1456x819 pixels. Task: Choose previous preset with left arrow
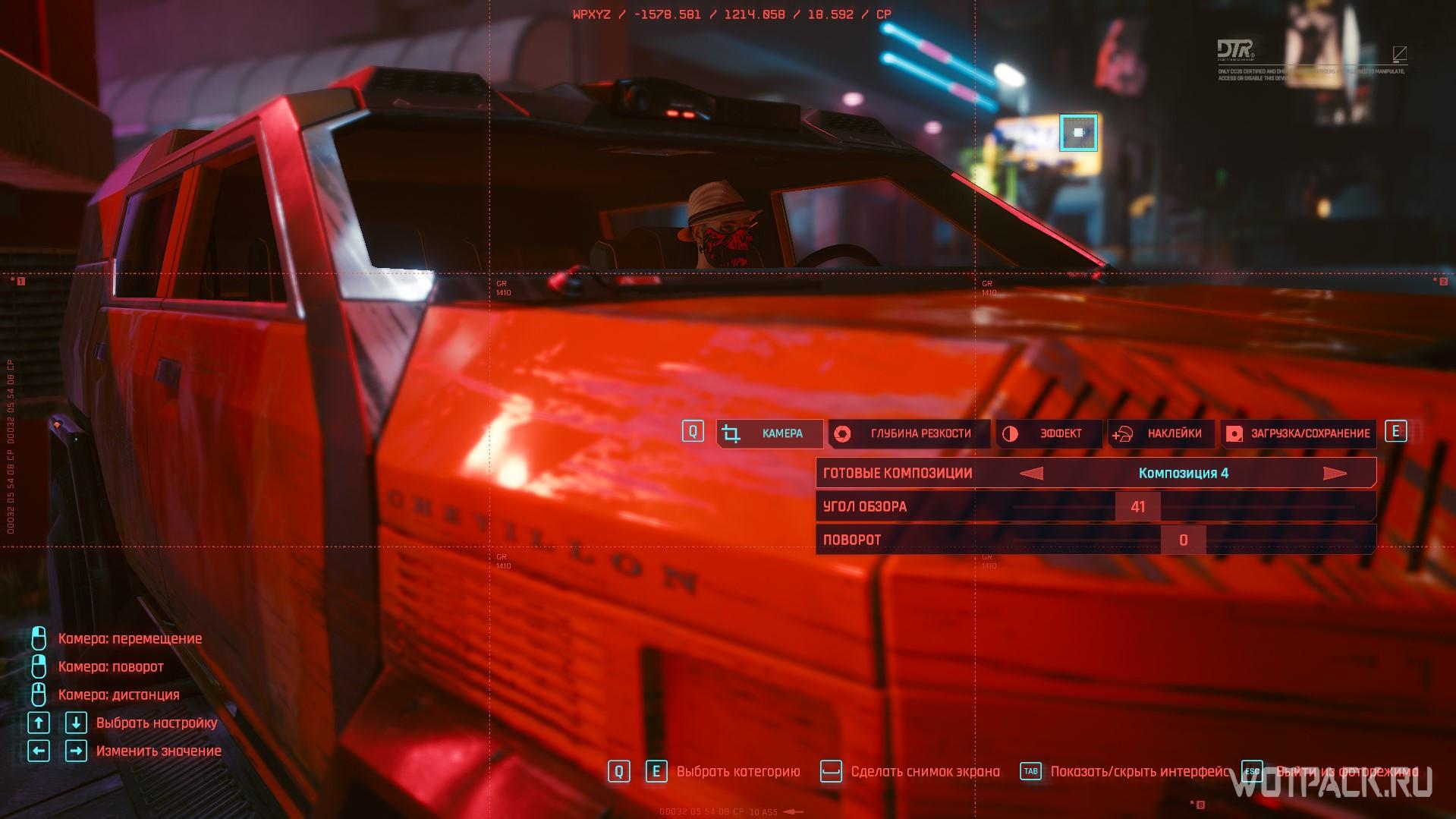pyautogui.click(x=1032, y=474)
